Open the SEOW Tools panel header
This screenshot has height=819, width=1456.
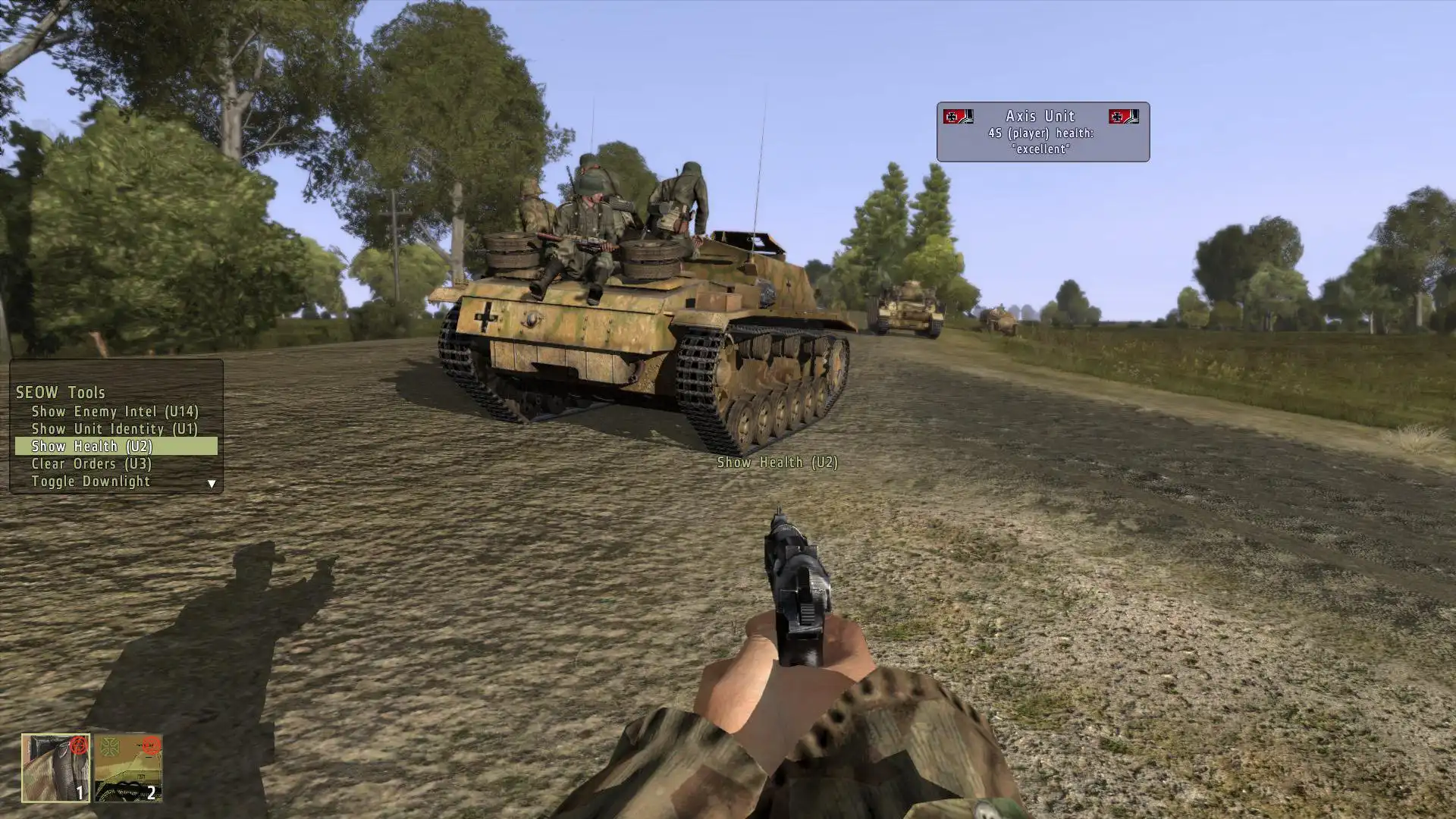pos(59,393)
